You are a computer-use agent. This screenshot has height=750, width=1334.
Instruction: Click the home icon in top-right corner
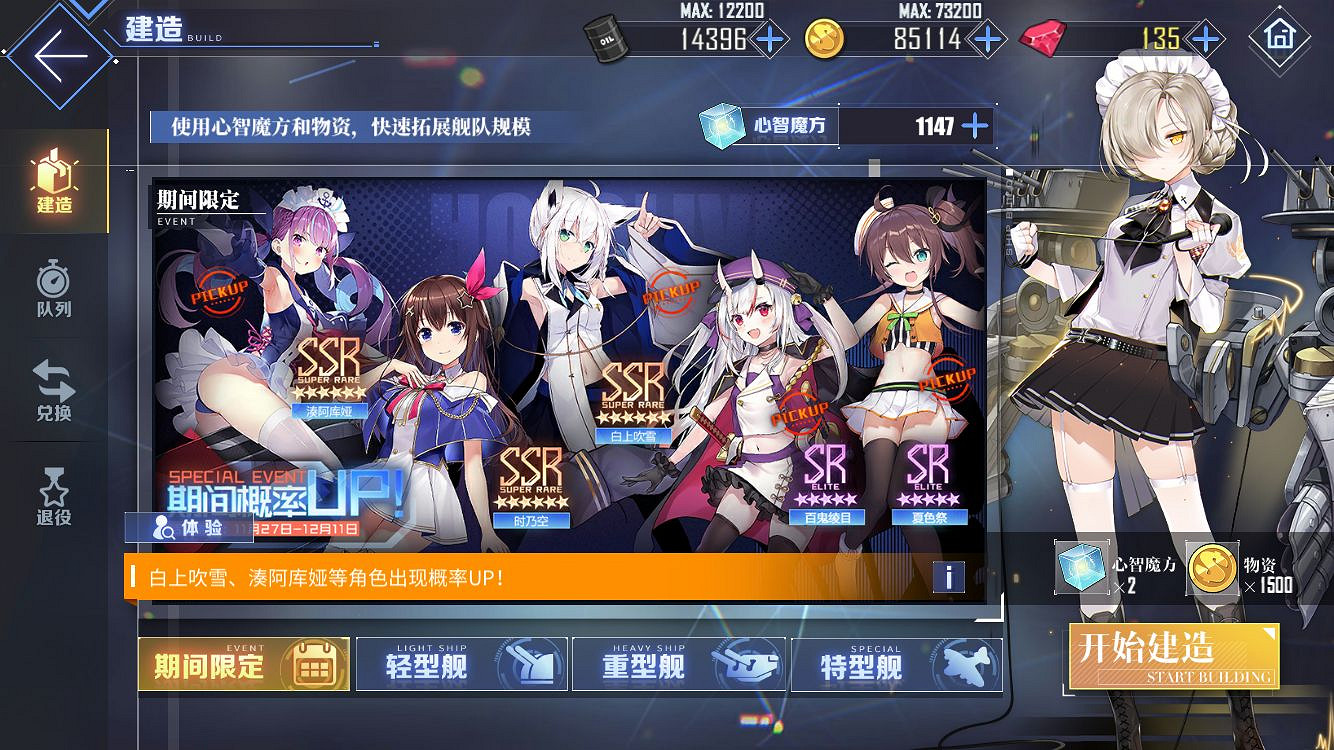coord(1281,40)
